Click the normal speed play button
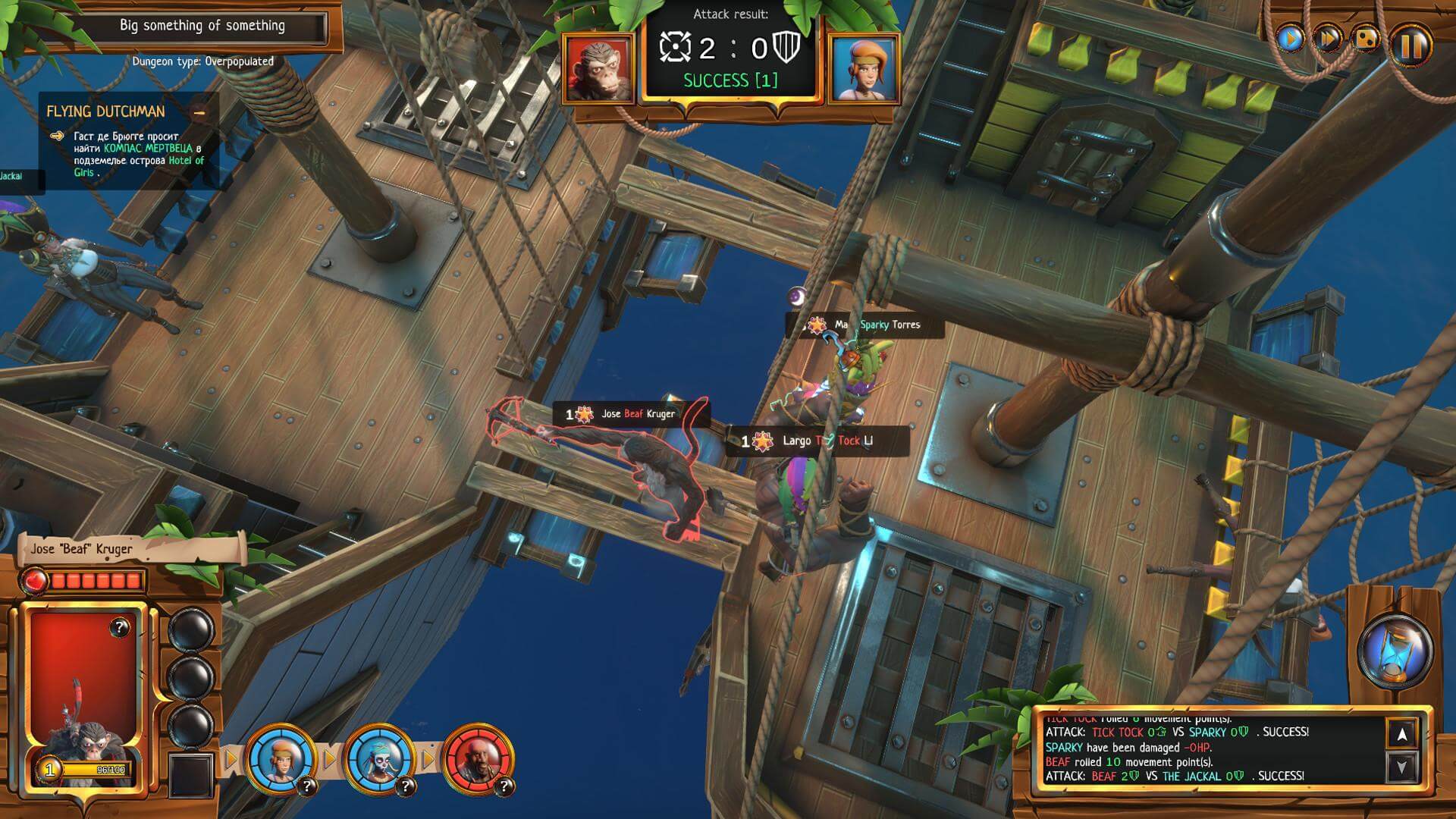The image size is (1456, 819). point(1290,38)
